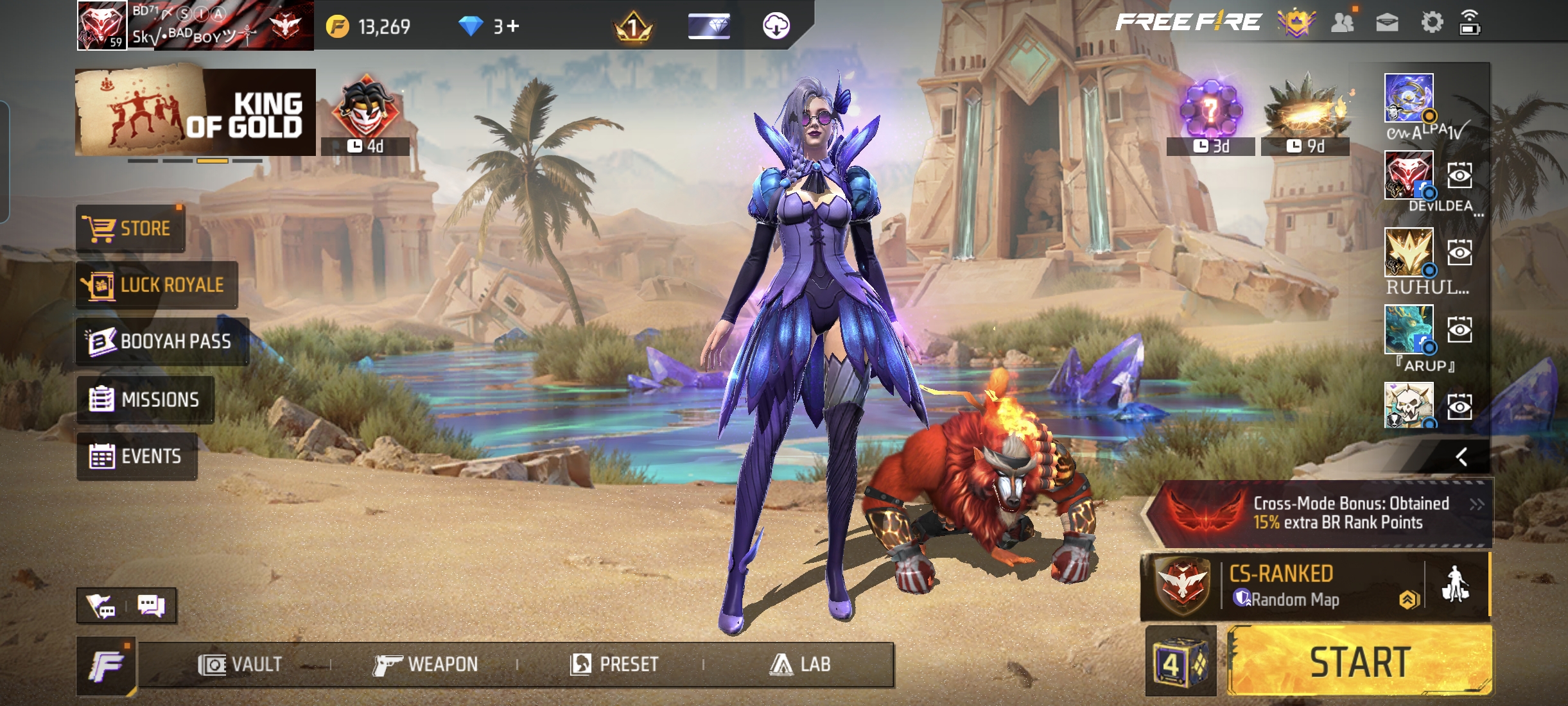The height and width of the screenshot is (706, 1568).
Task: Open the Booyah Pass
Action: tap(162, 341)
